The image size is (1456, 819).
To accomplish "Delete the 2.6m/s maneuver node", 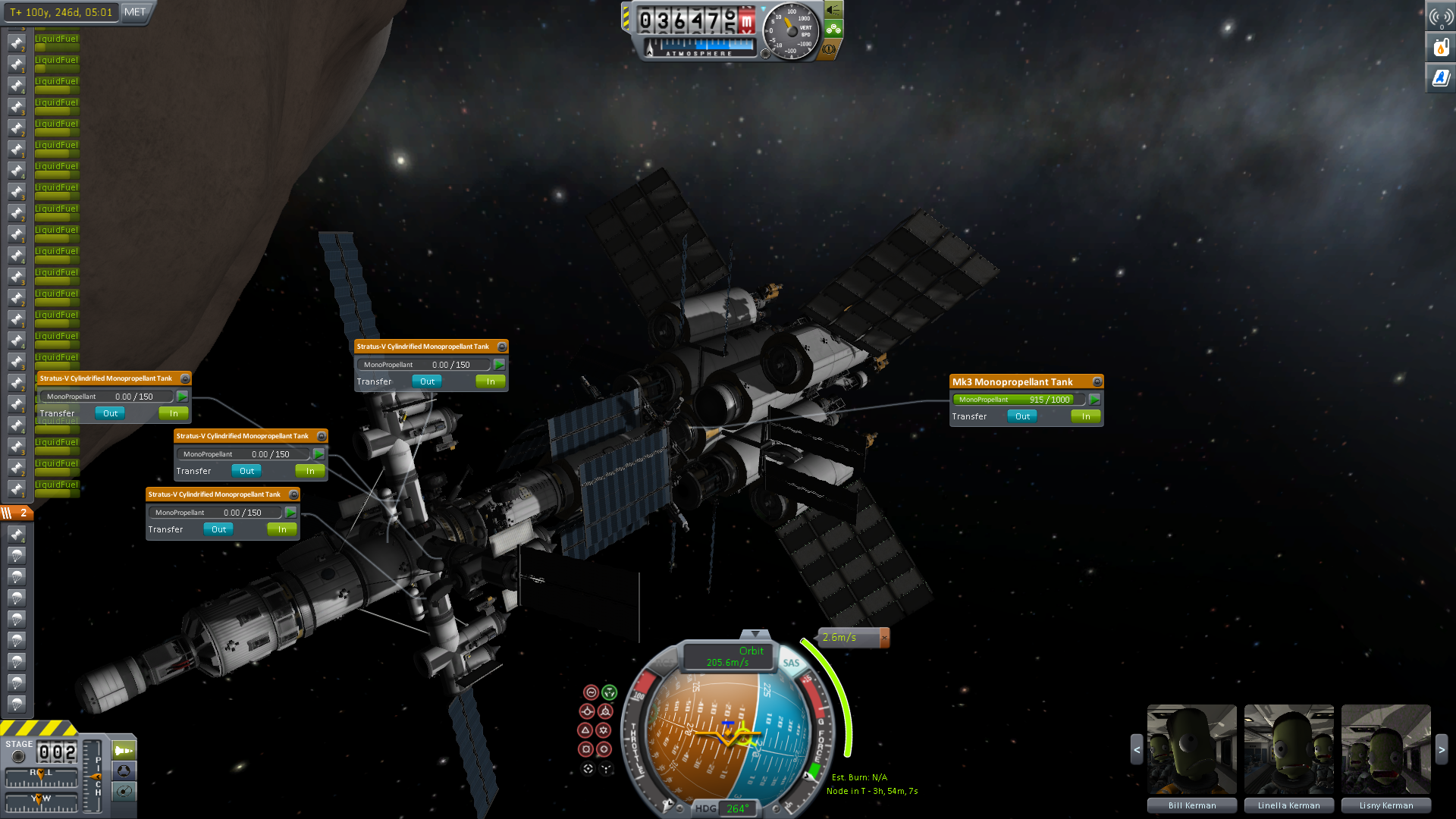I will 884,638.
